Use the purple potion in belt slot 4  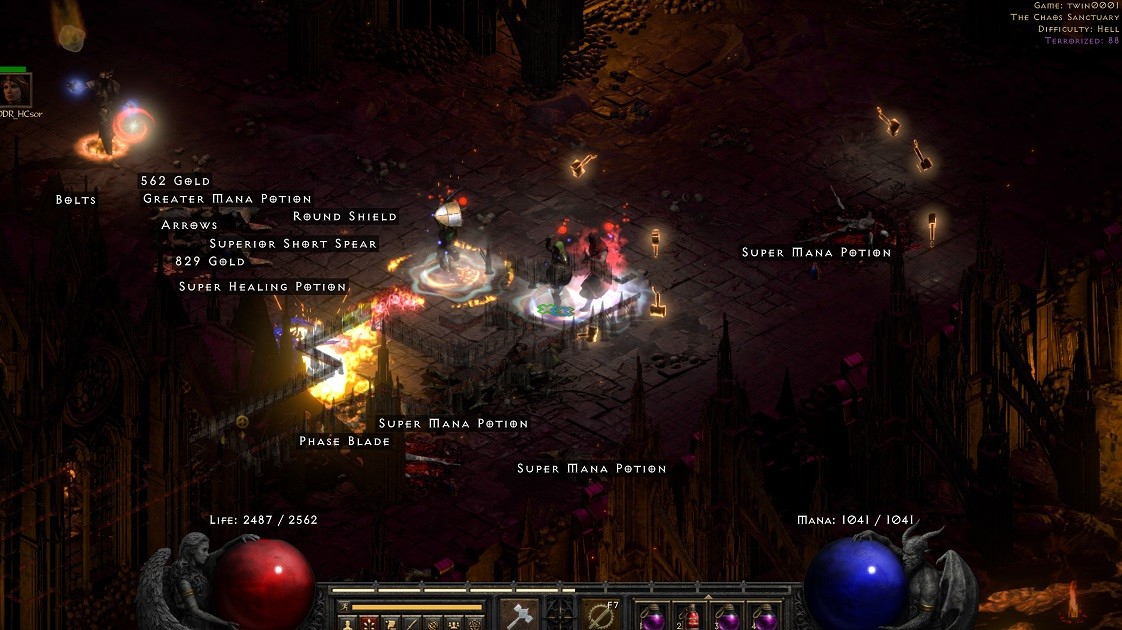(x=766, y=616)
